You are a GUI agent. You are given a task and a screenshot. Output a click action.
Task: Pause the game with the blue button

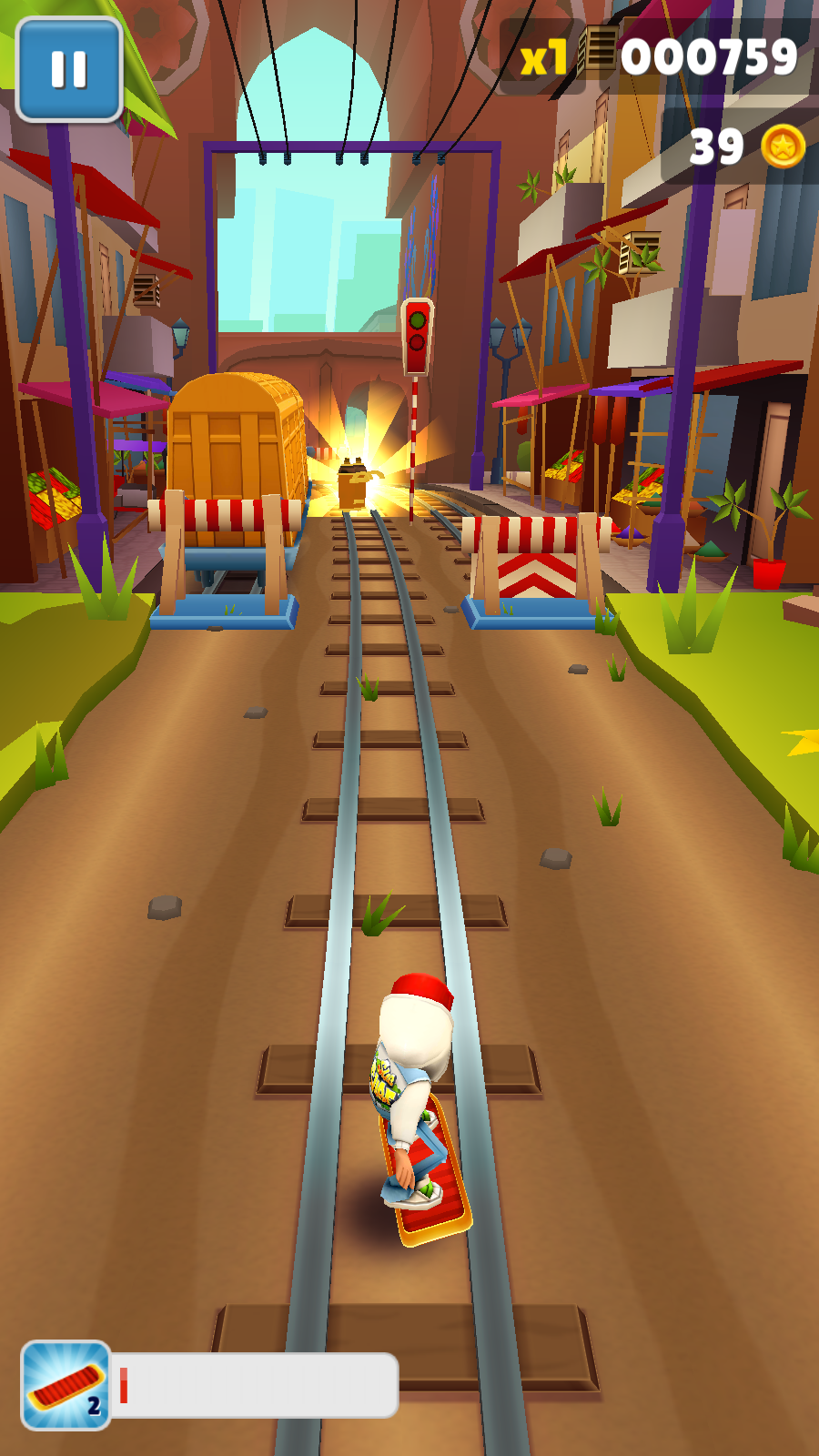click(69, 69)
